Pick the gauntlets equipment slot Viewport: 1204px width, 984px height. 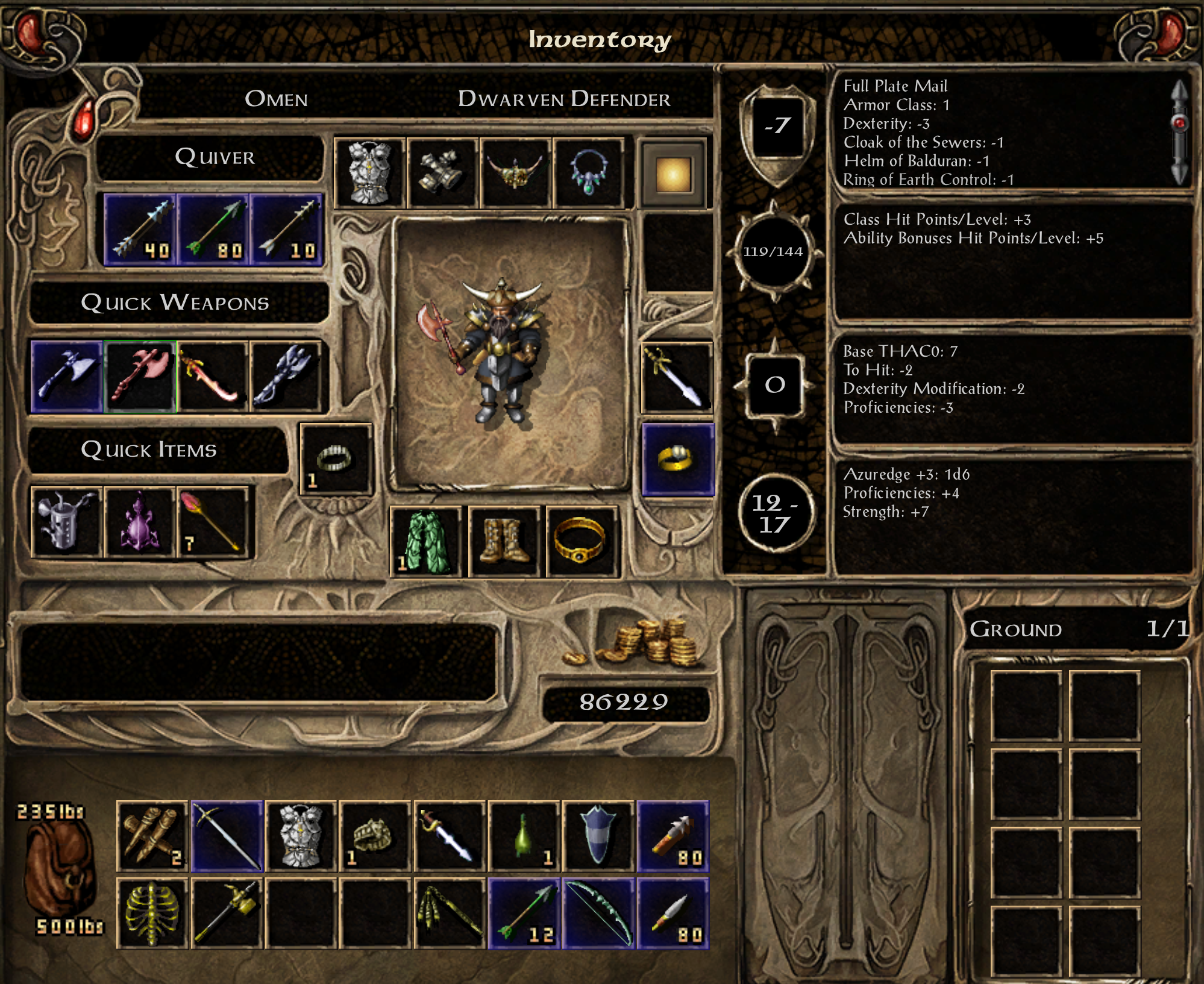click(x=443, y=174)
